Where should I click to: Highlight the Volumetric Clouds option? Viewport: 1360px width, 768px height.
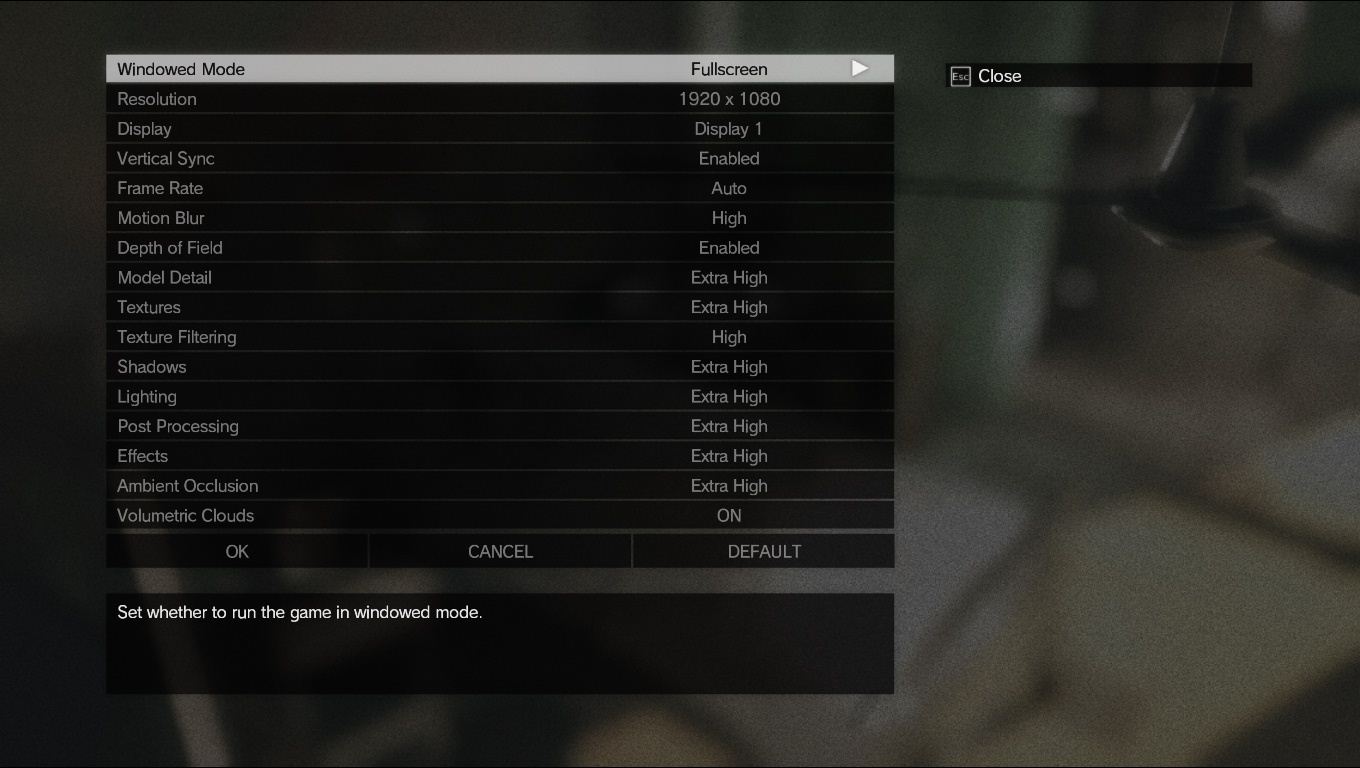tap(500, 515)
